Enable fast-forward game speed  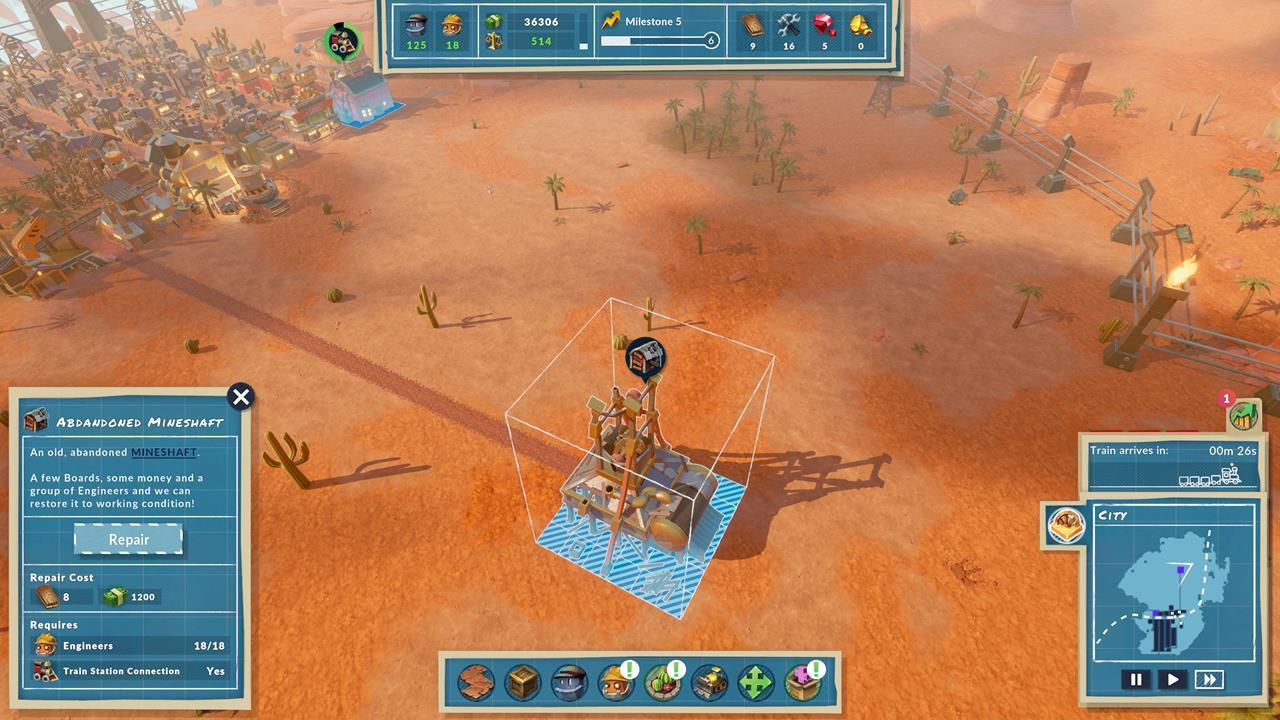pyautogui.click(x=1209, y=679)
